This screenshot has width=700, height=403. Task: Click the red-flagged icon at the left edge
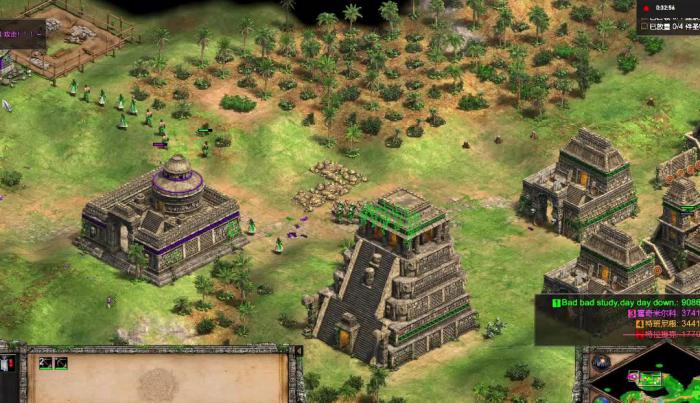pyautogui.click(x=4, y=364)
